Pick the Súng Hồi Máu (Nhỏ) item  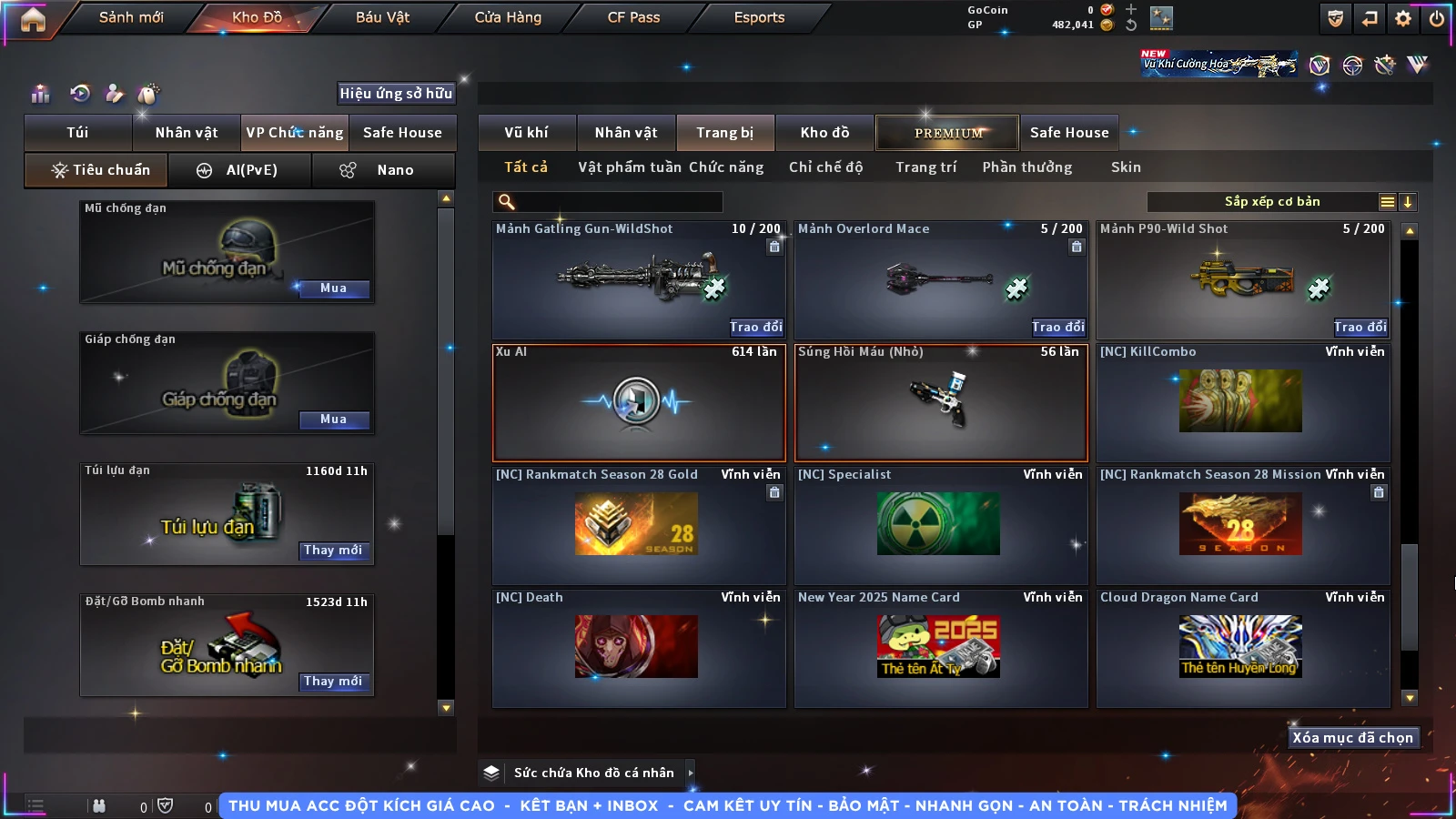941,402
